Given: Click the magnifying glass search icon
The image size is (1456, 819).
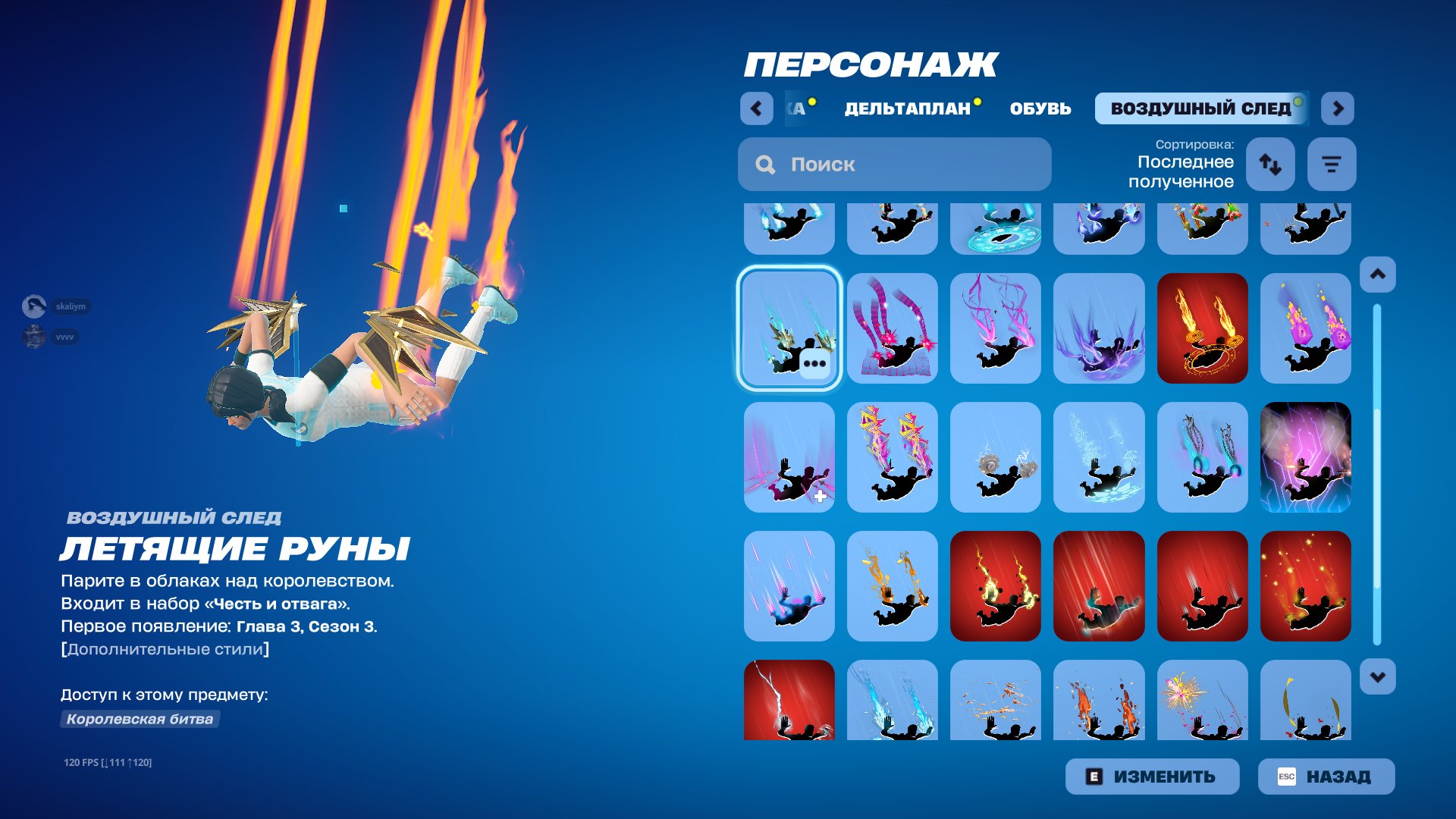Looking at the screenshot, I should [x=765, y=164].
